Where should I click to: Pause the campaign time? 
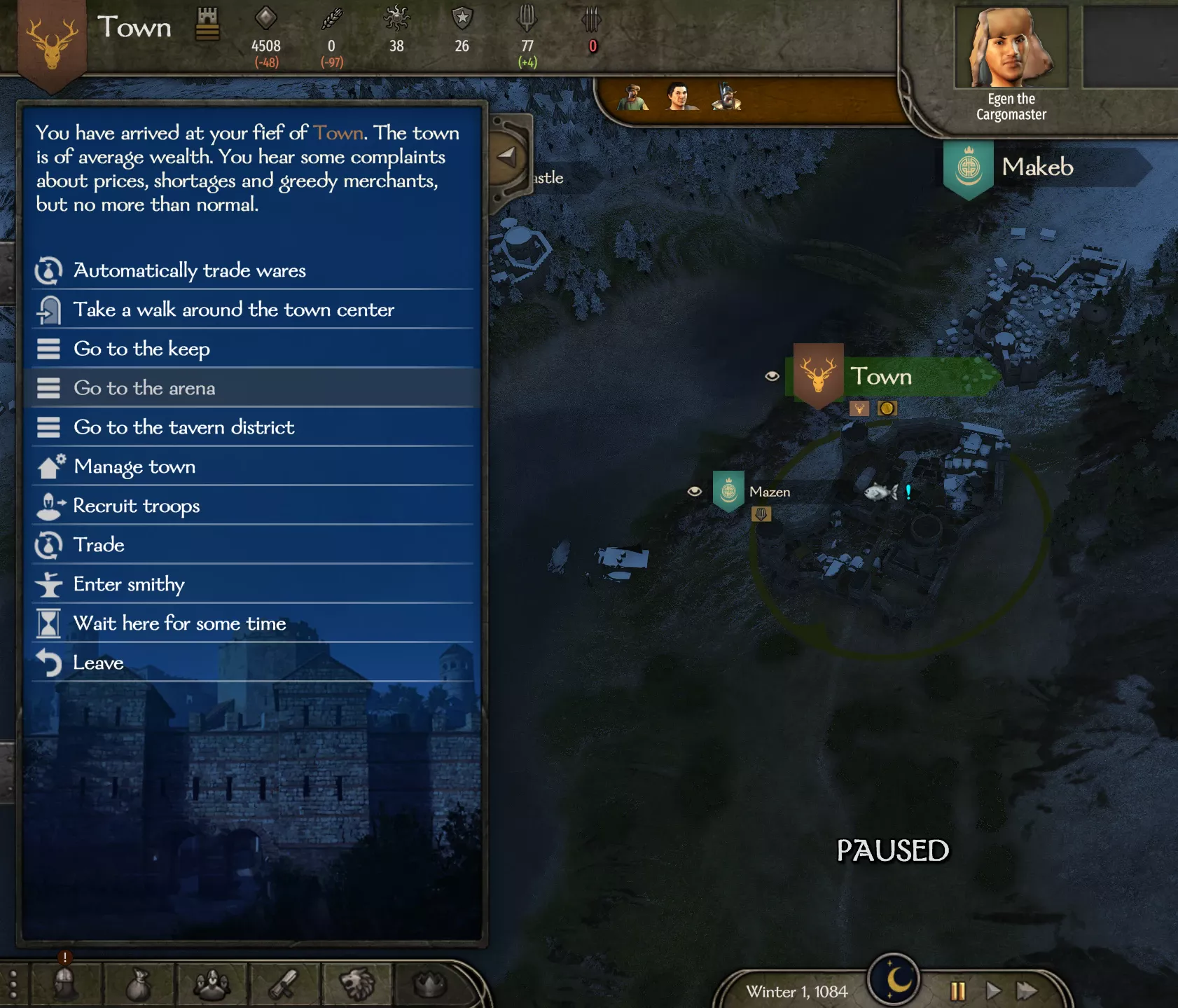coord(957,991)
